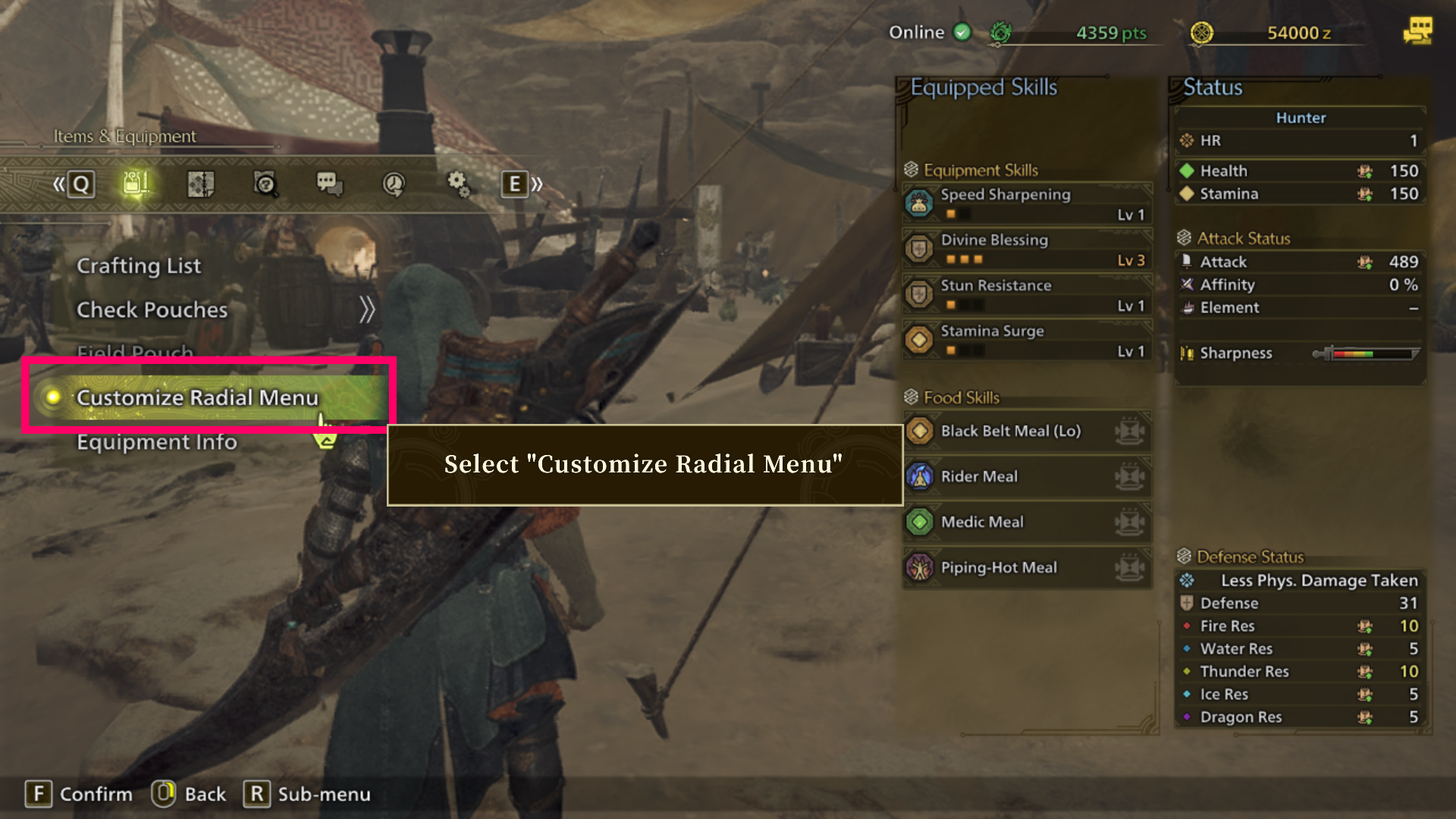Click the Speed Sharpening skill icon
Screen dimensions: 1456x819
tap(920, 203)
